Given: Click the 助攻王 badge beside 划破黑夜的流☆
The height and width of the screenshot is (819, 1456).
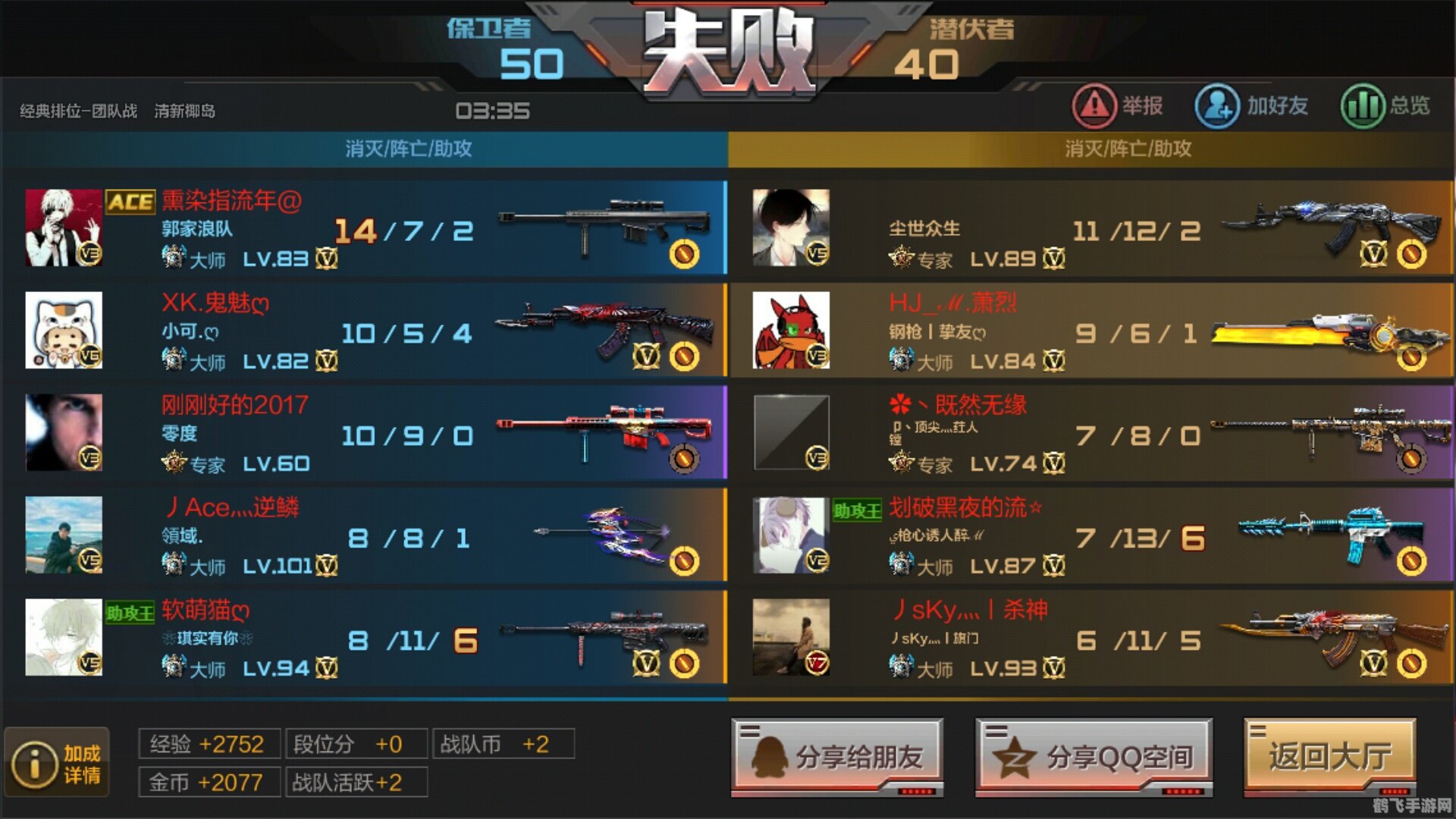Looking at the screenshot, I should pos(859,508).
